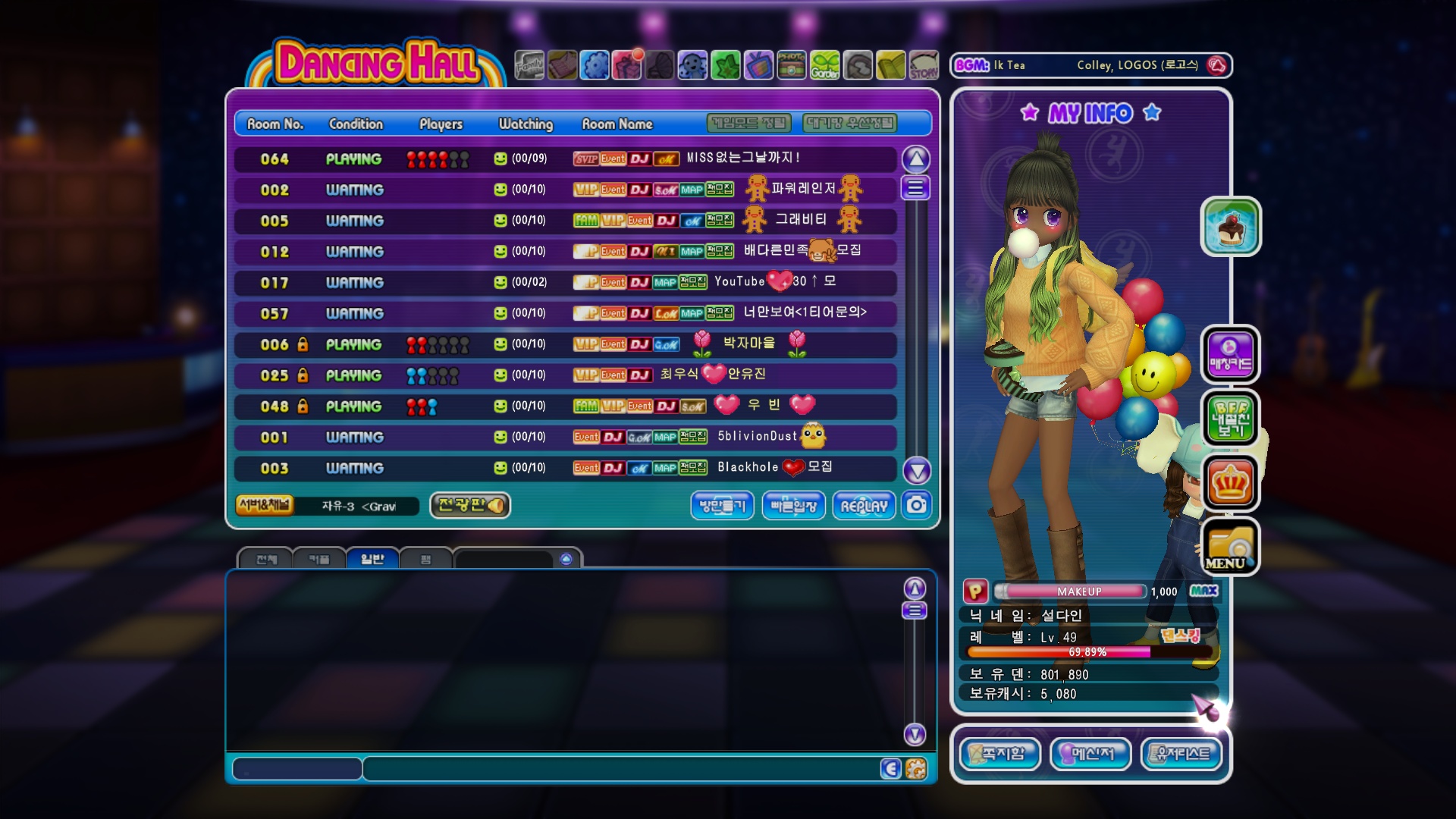The image size is (1456, 819).
Task: Show the 유저리스트 user list
Action: point(1181,754)
